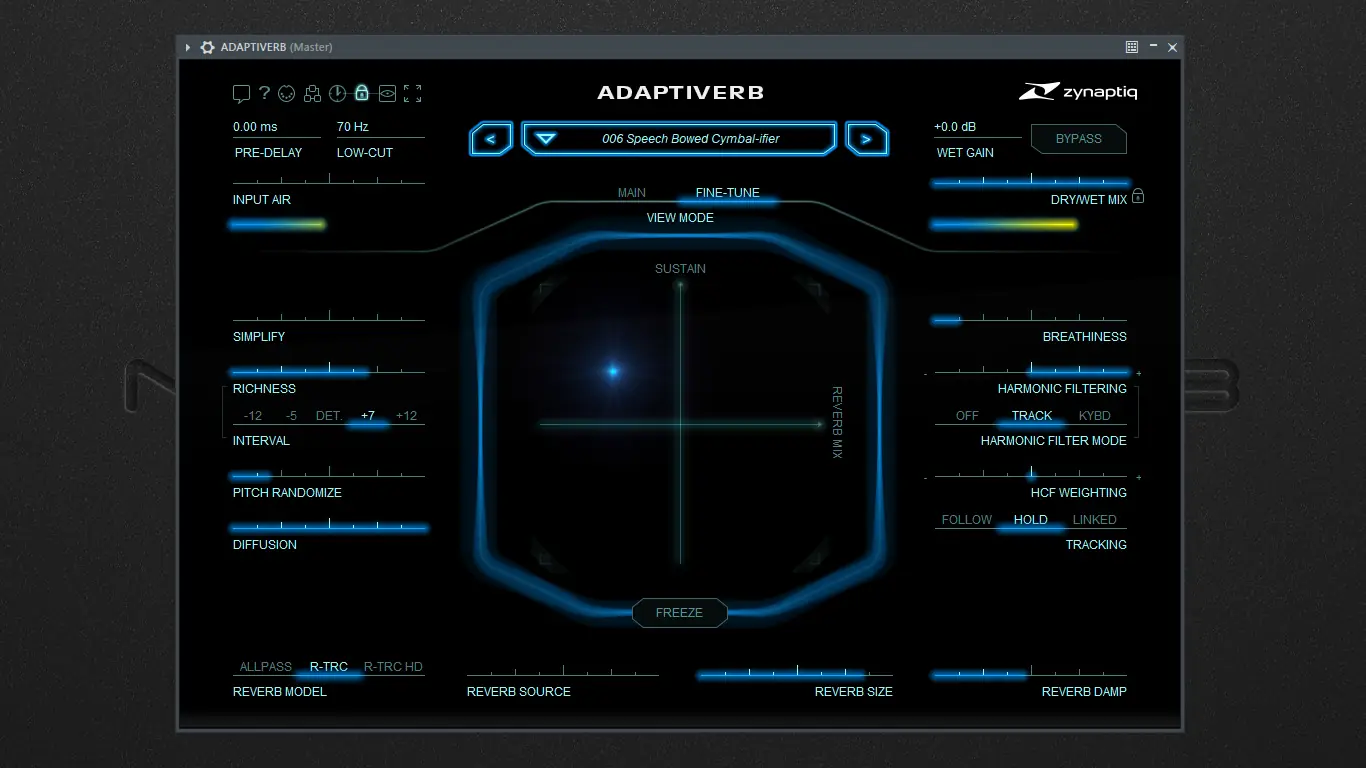Viewport: 1366px width, 768px height.
Task: Open the tooltip speech bubble icon
Action: (x=241, y=93)
